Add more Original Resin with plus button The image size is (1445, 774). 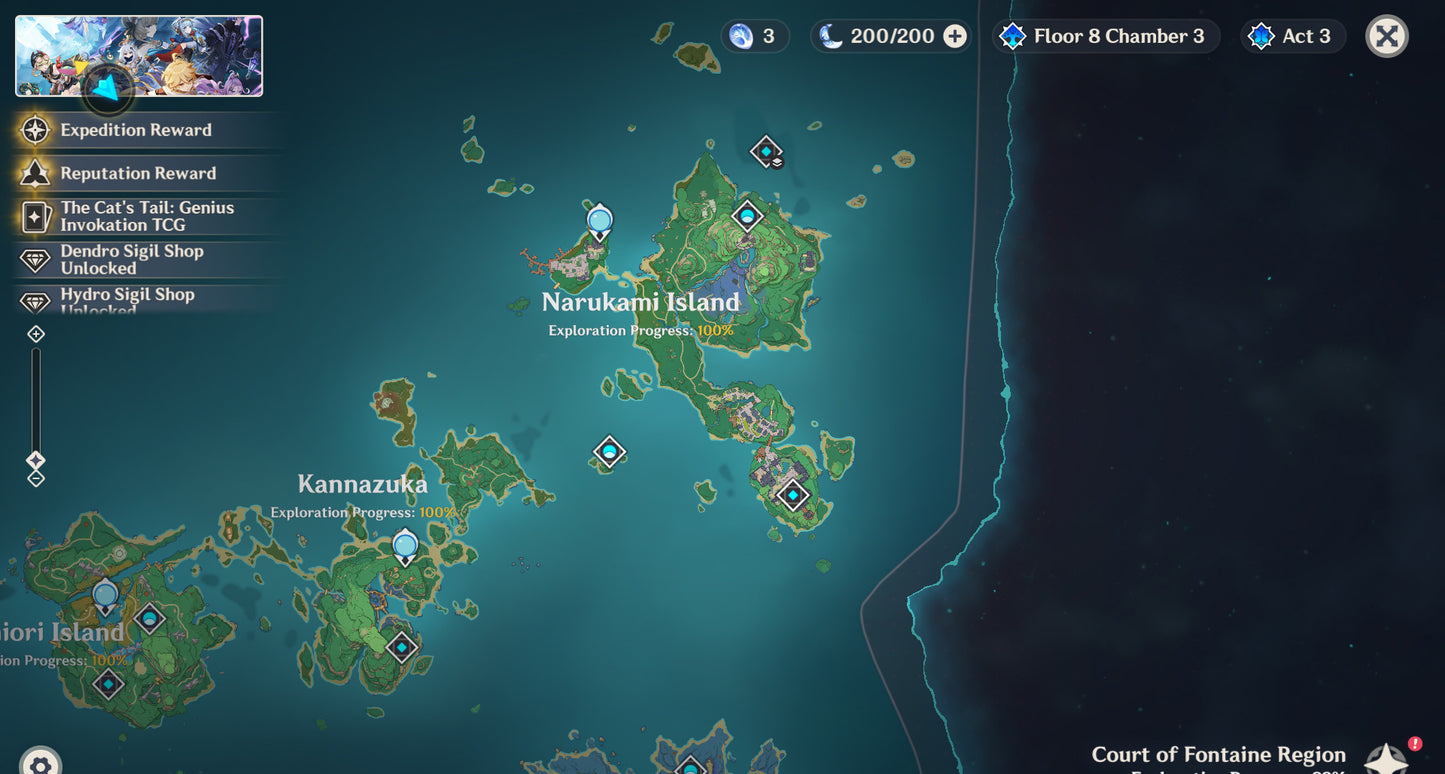click(x=955, y=37)
